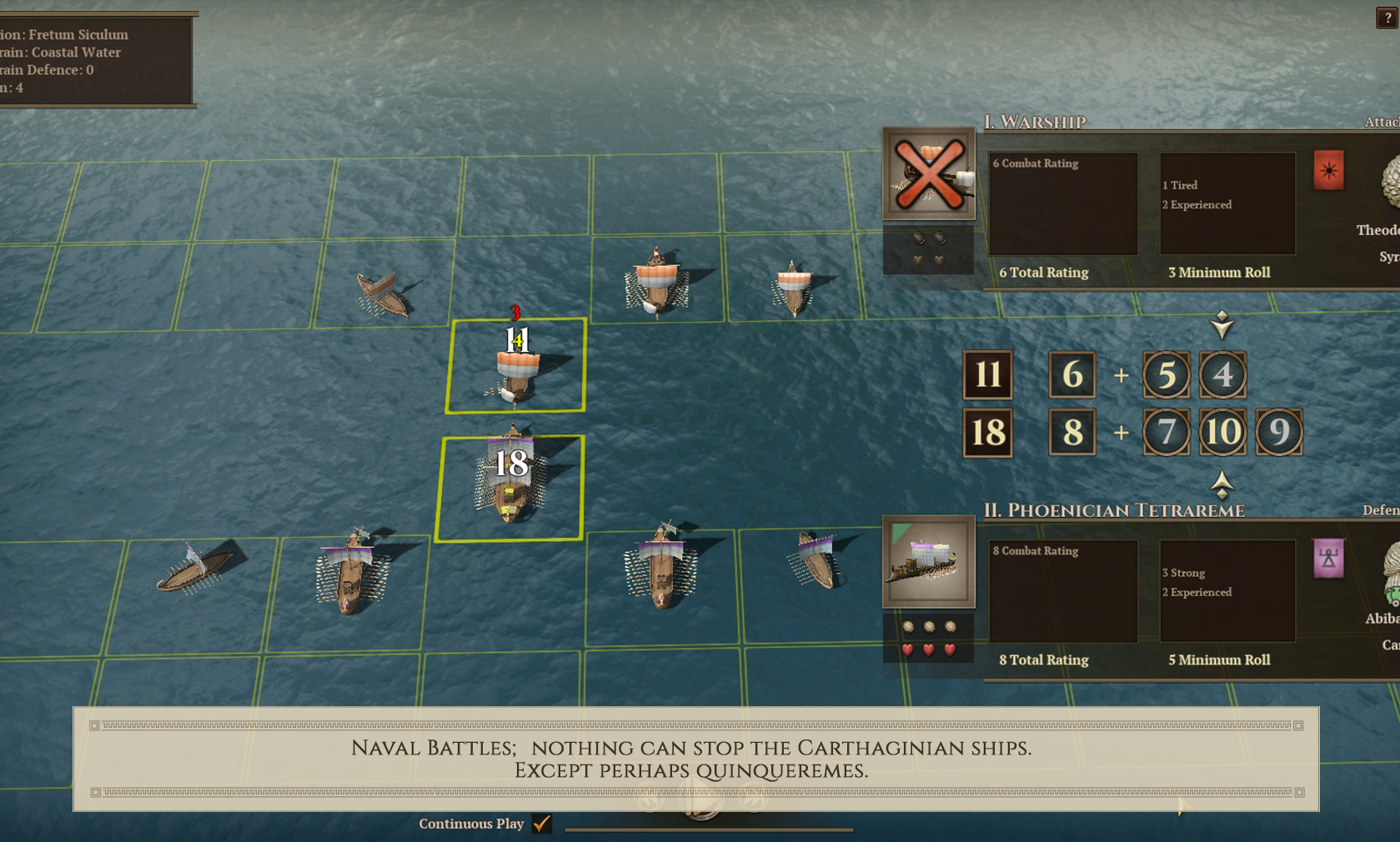The image size is (1400, 842).
Task: Select the crossed-out Warship portrait
Action: [x=929, y=173]
